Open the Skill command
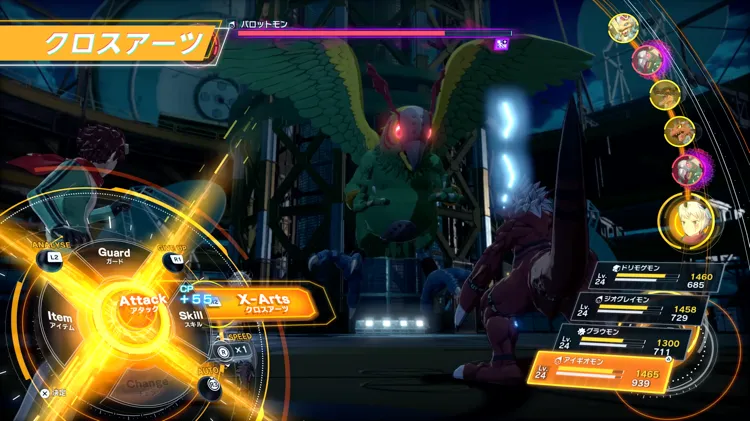This screenshot has height=421, width=750. click(192, 317)
